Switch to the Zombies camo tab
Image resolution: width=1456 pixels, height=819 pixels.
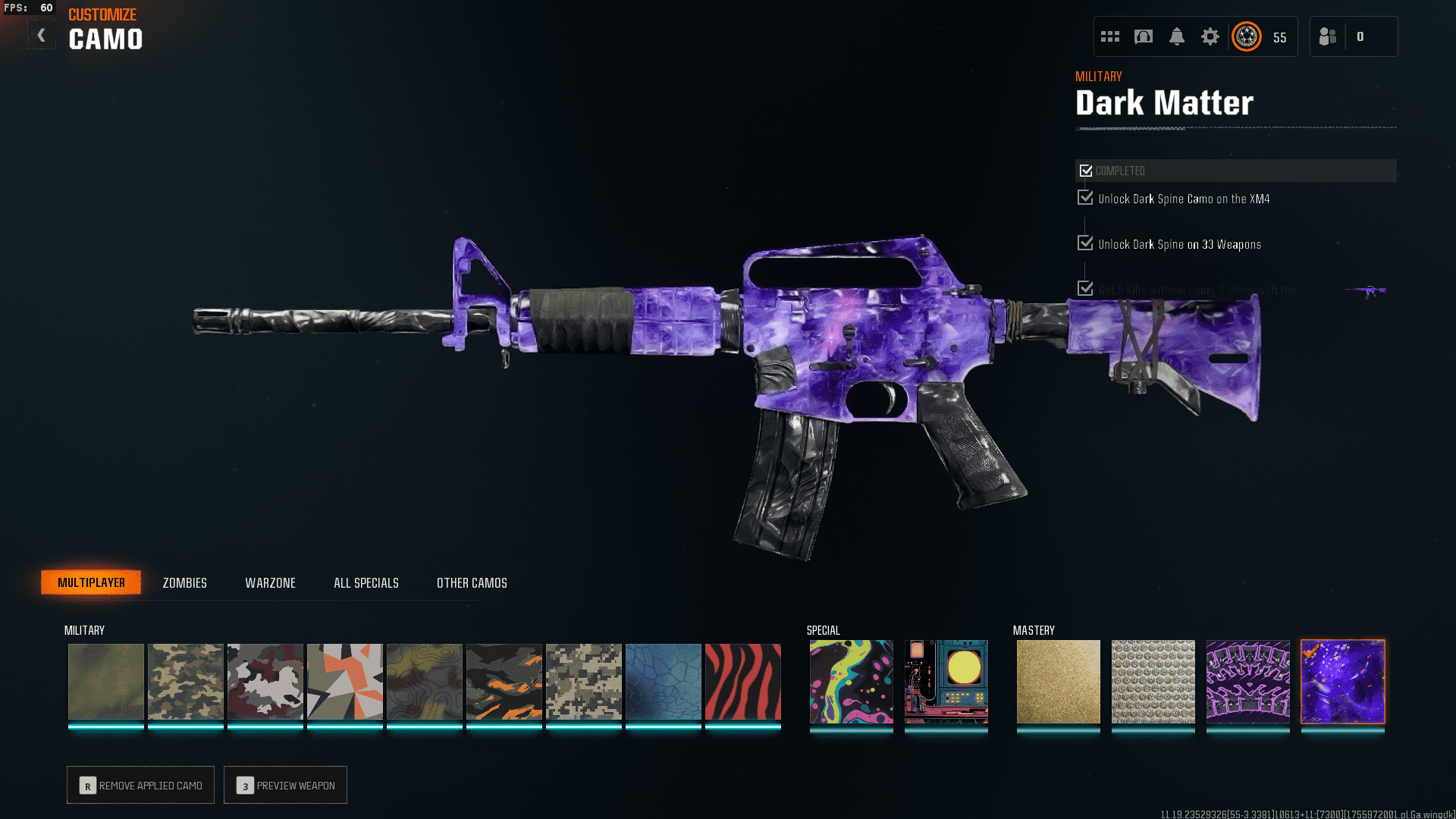184,582
